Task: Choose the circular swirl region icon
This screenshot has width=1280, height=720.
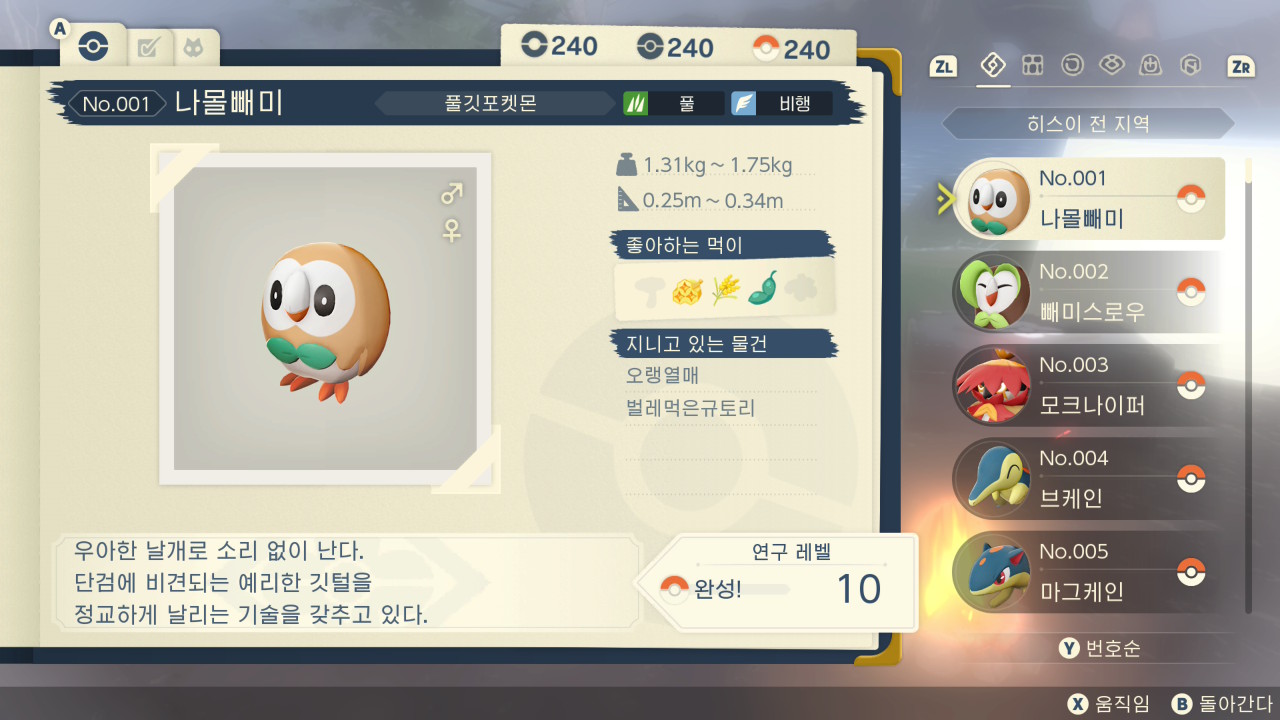Action: (x=1072, y=66)
